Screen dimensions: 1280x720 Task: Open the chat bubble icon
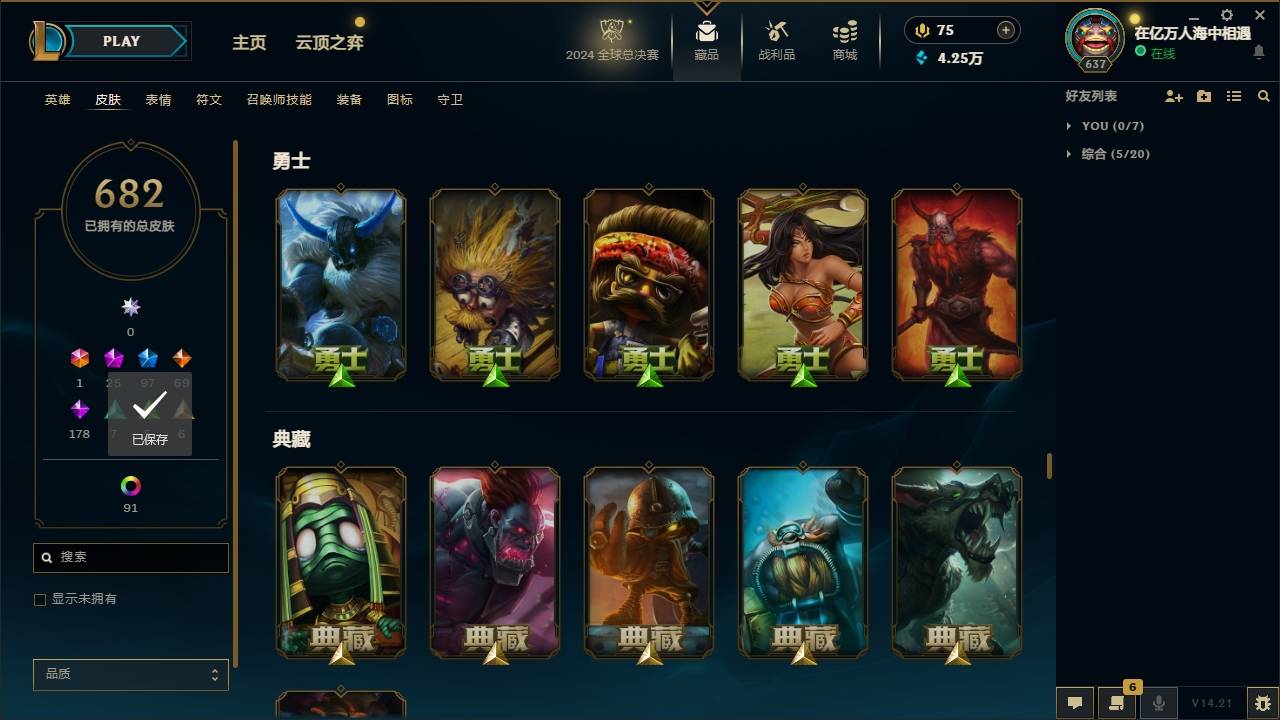click(x=1075, y=703)
